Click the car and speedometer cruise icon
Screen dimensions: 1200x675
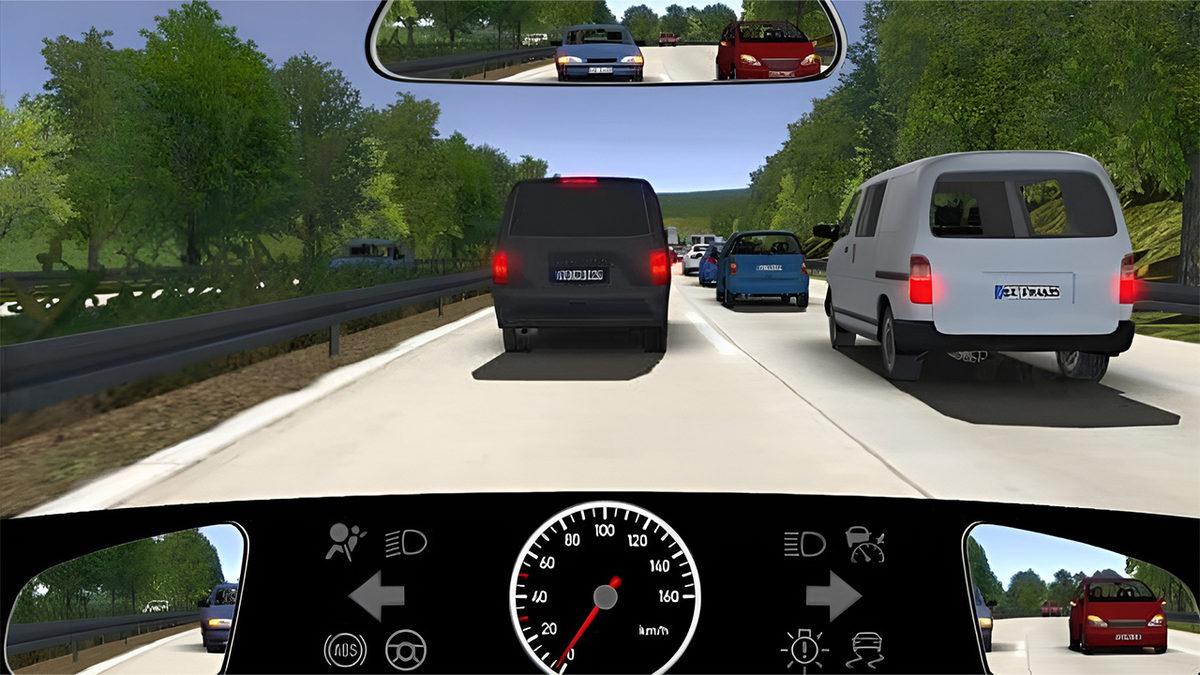point(865,543)
